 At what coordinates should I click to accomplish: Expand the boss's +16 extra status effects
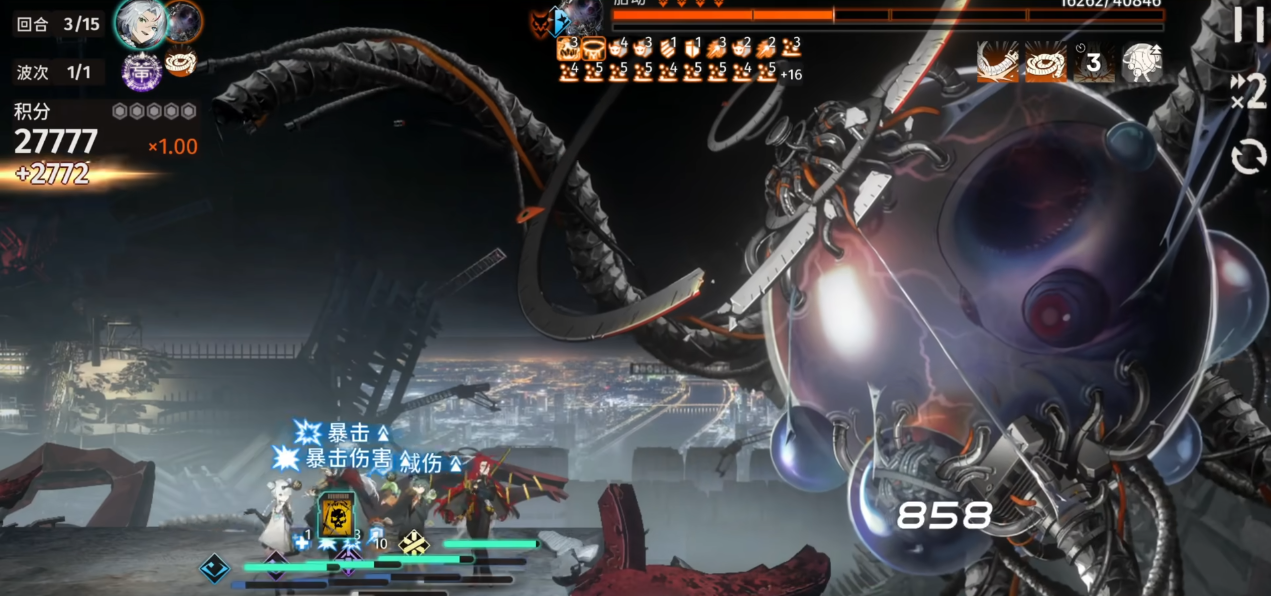[790, 74]
